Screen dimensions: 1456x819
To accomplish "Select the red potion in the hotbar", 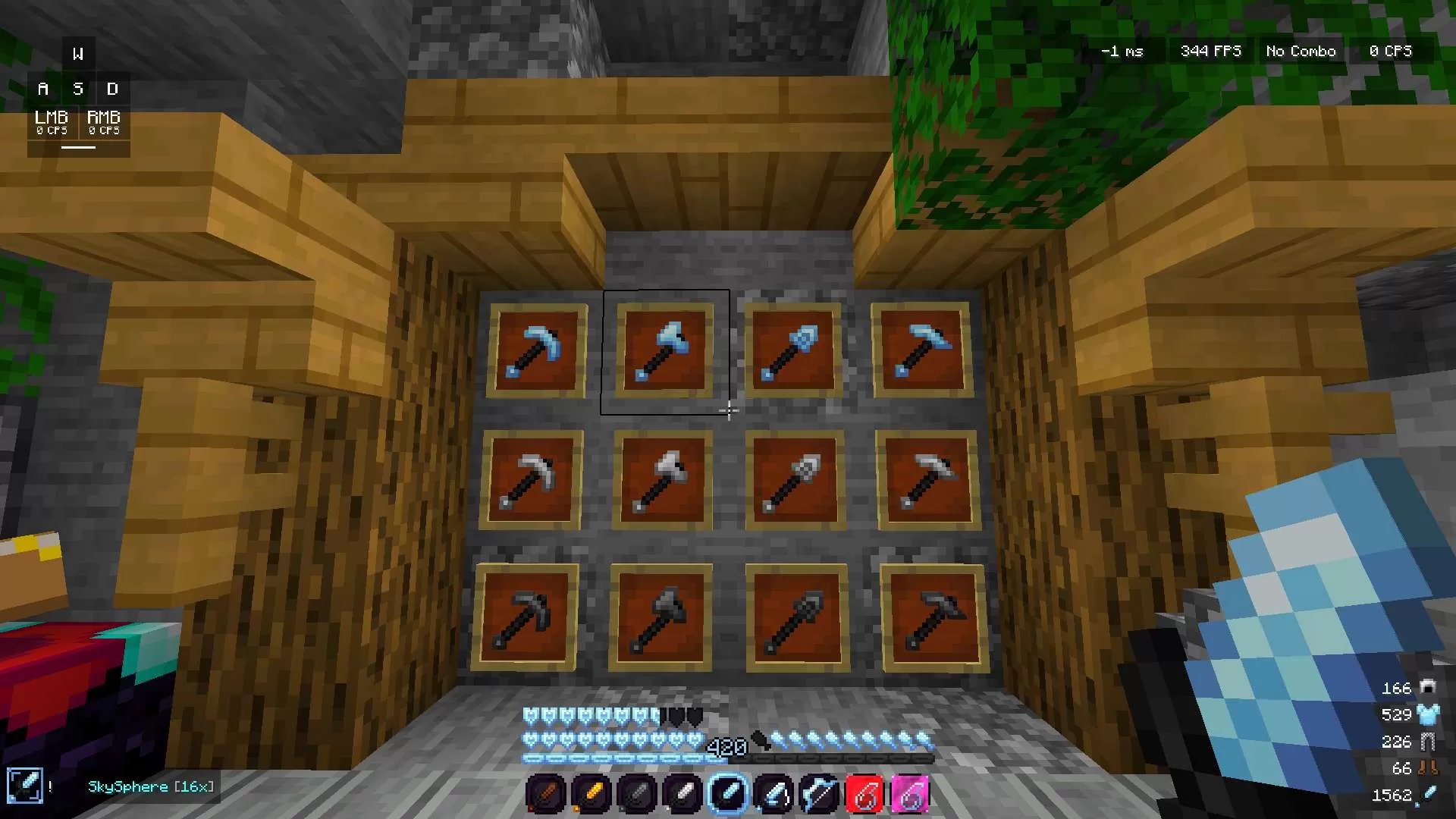I will point(864,792).
